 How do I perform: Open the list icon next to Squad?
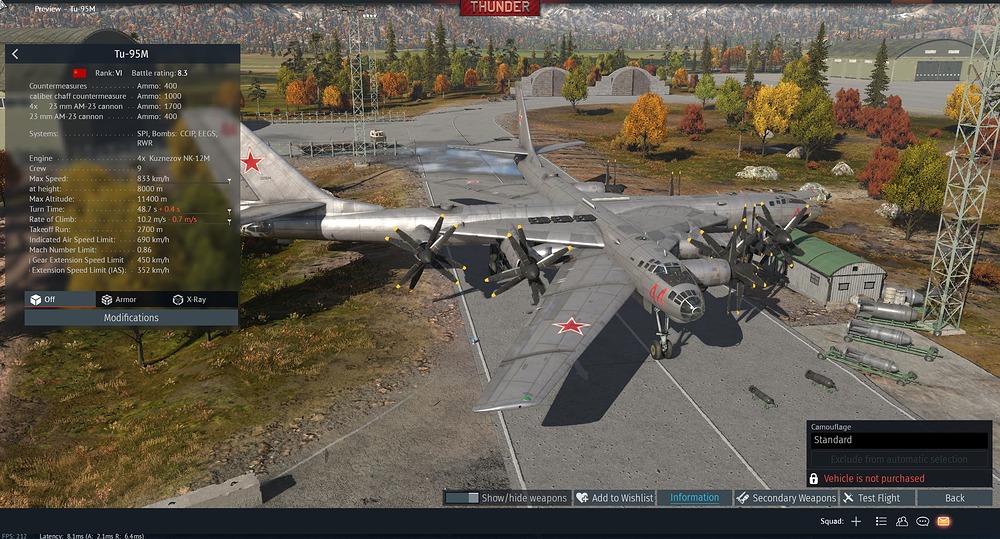881,521
